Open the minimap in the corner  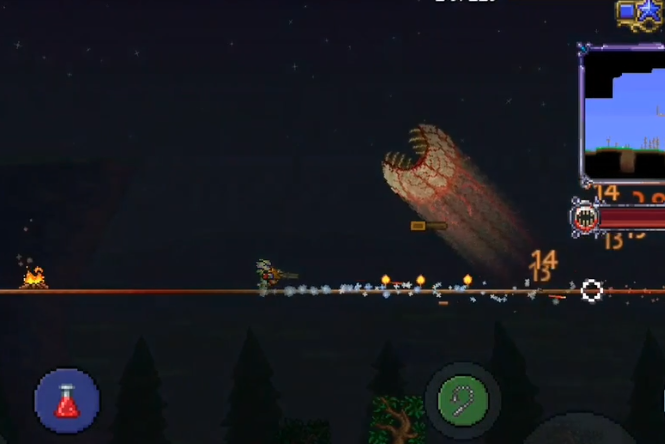[x=624, y=113]
